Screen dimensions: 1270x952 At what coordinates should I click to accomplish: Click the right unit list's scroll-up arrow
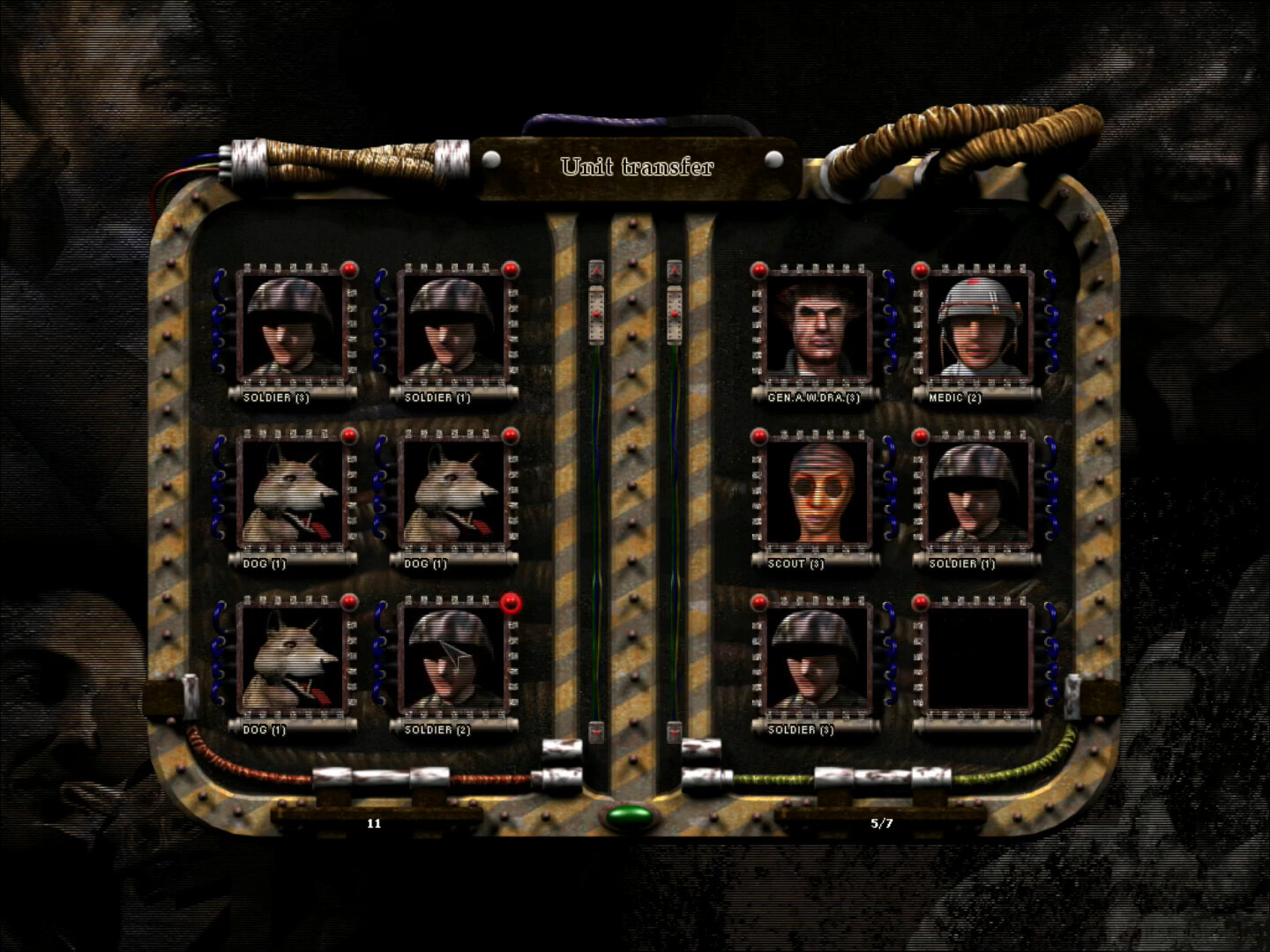(675, 271)
